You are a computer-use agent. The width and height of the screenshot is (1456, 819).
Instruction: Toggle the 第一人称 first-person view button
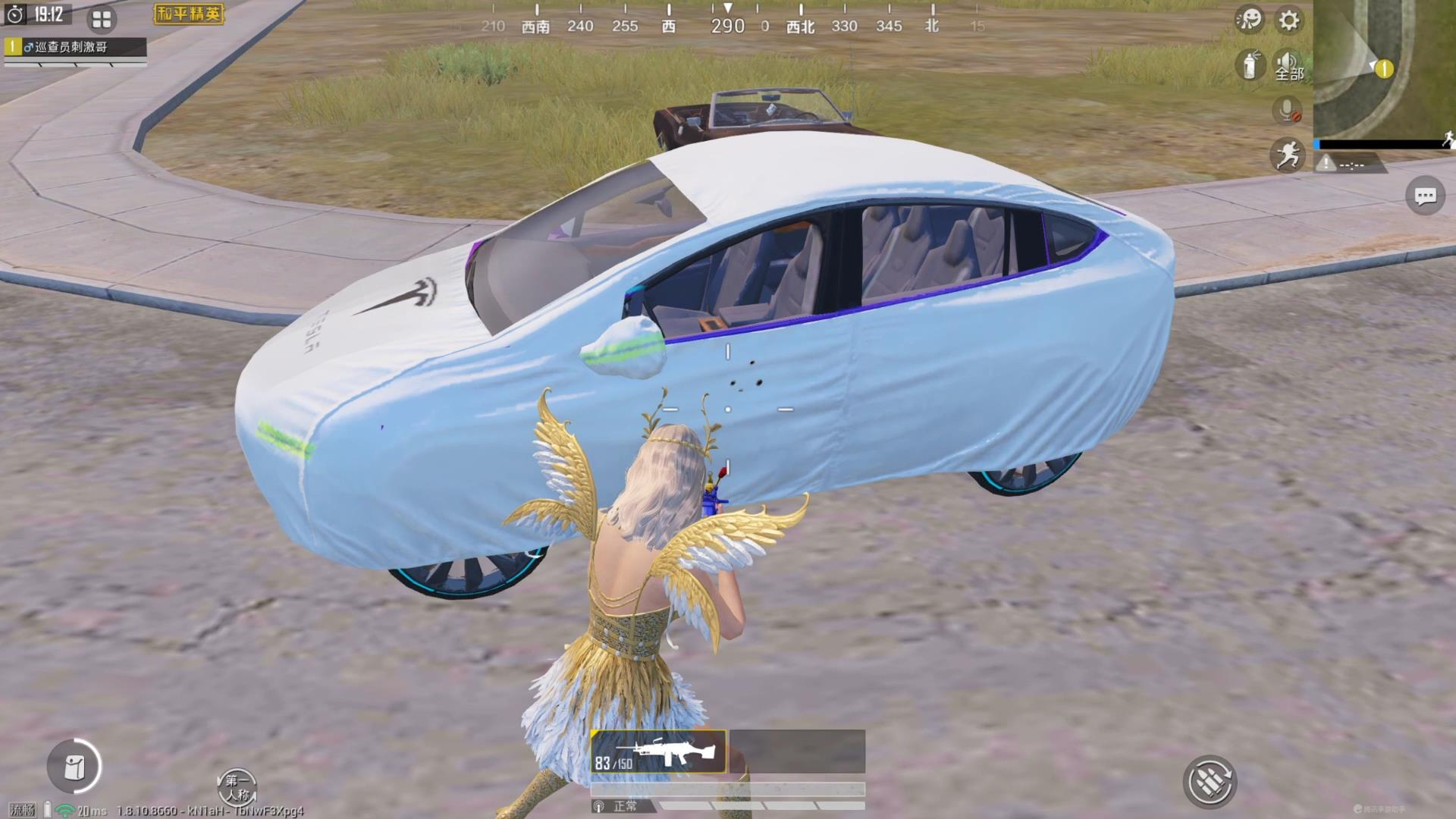[237, 787]
